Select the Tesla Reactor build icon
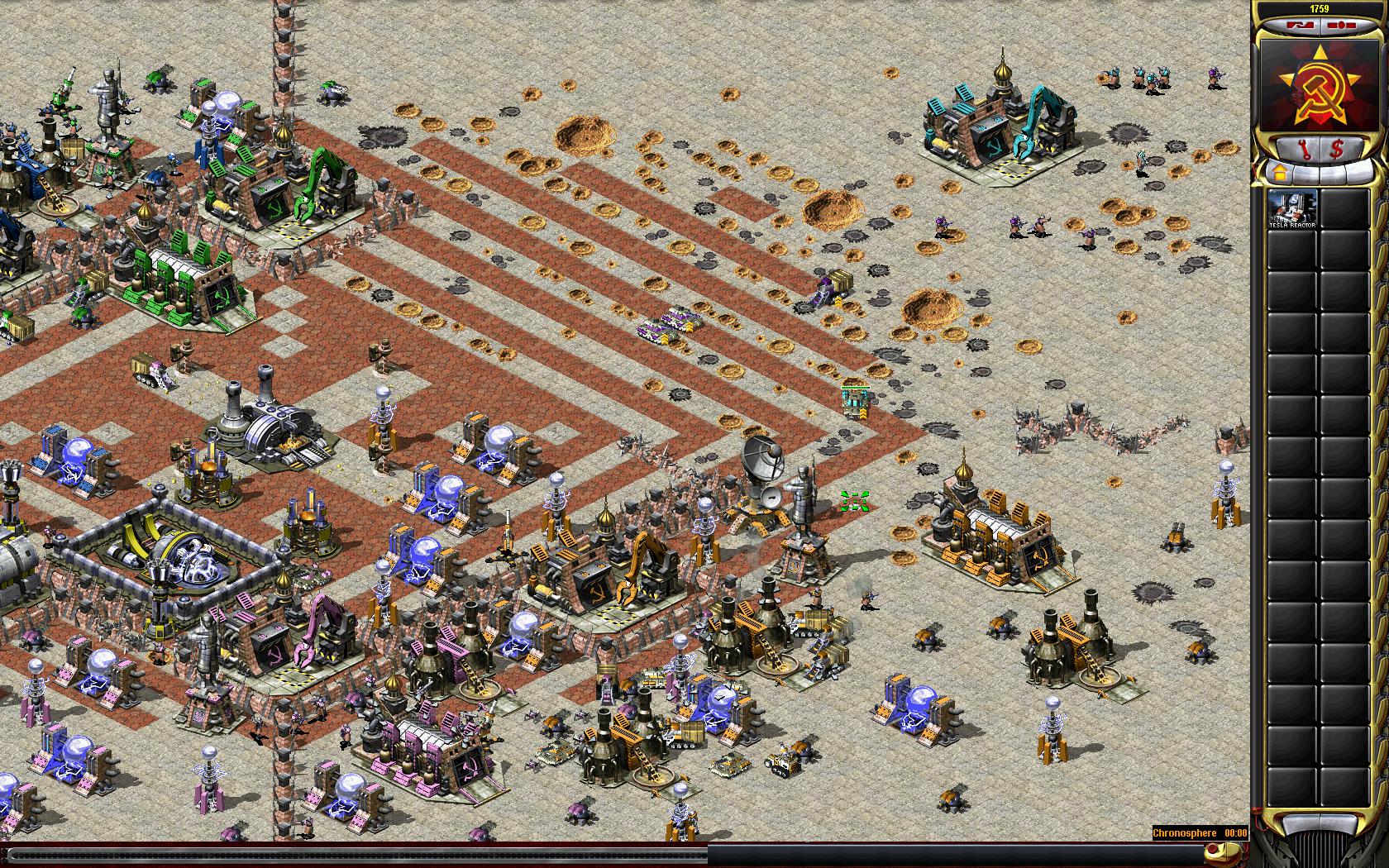 coord(1292,210)
